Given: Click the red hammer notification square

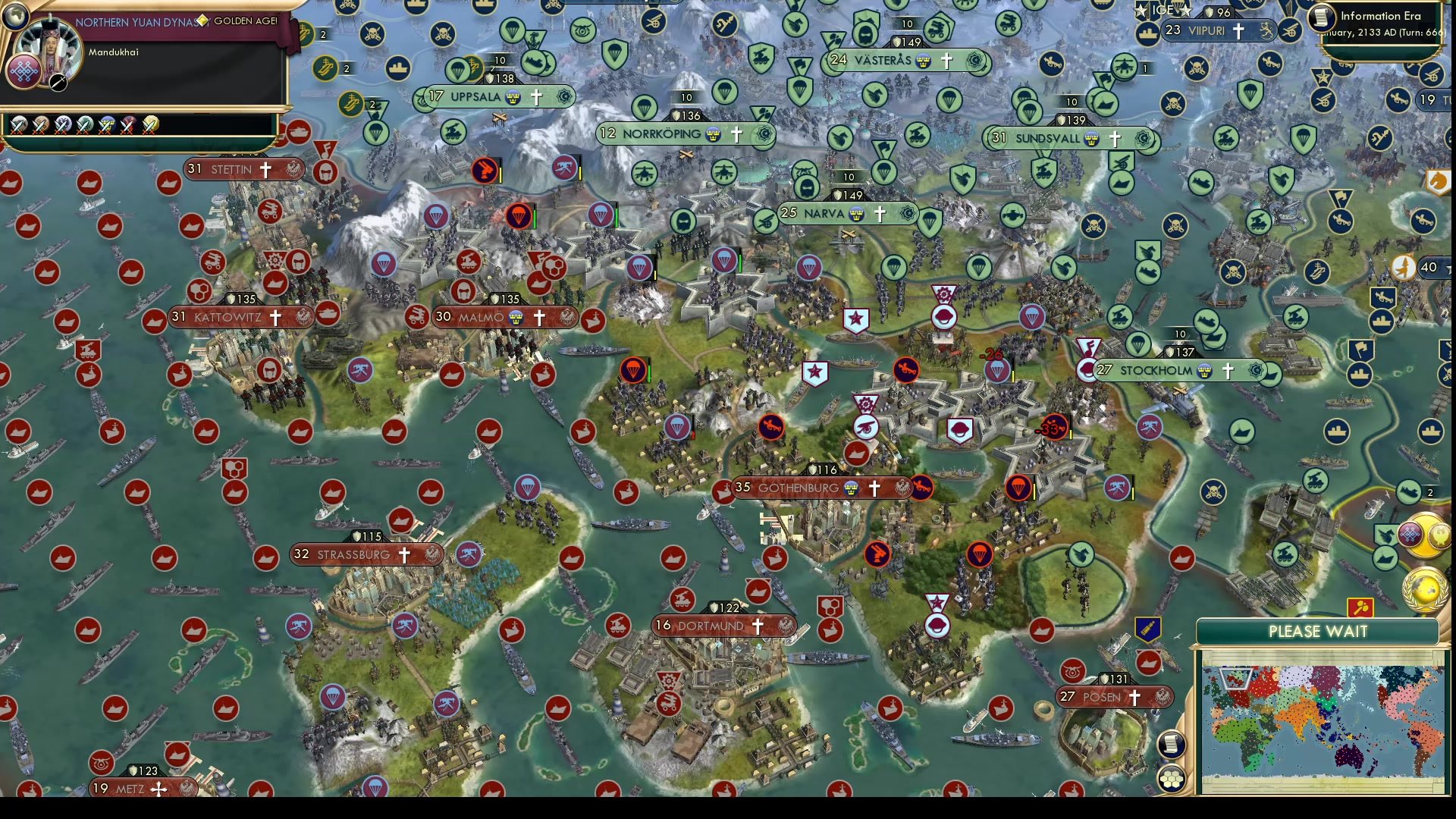Looking at the screenshot, I should [x=1360, y=607].
